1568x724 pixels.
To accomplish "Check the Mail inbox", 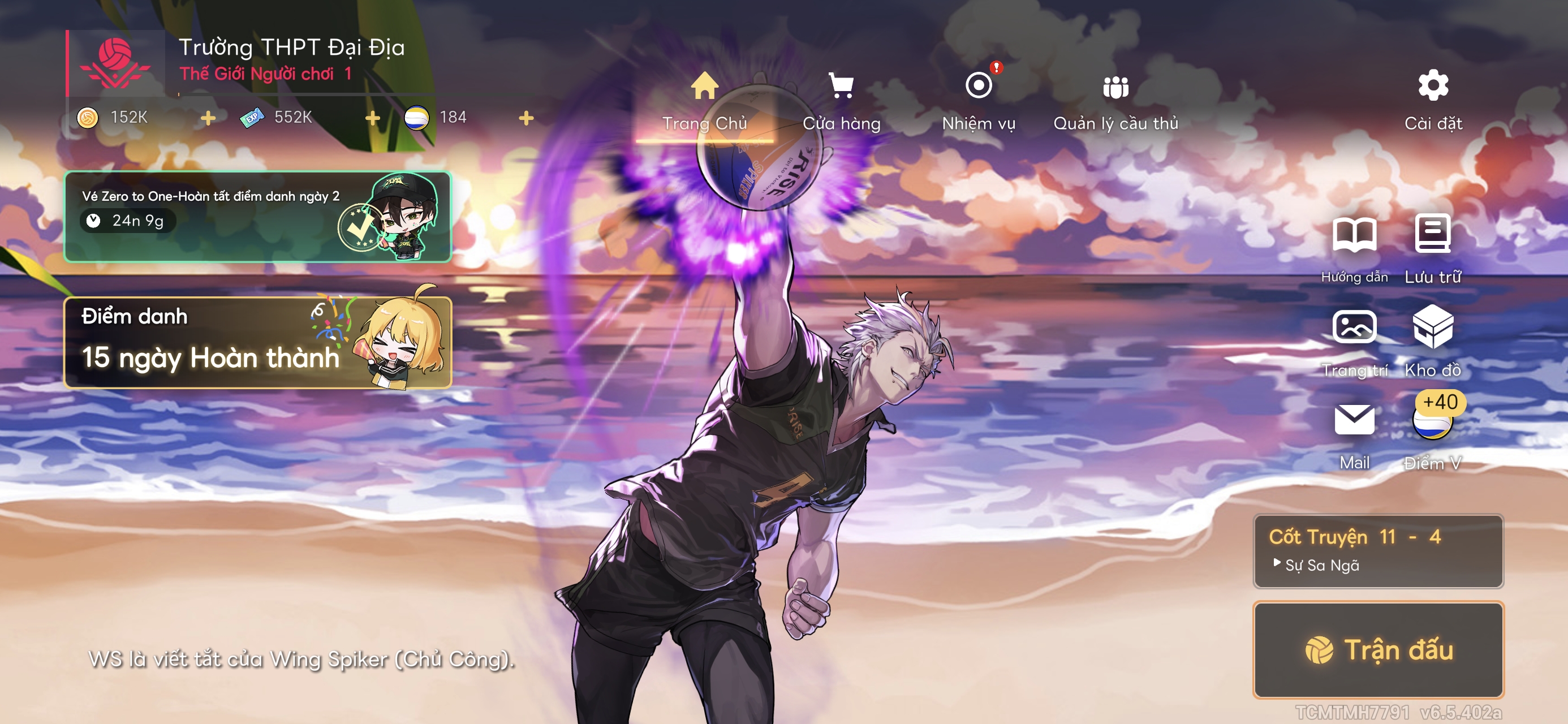I will 1354,433.
